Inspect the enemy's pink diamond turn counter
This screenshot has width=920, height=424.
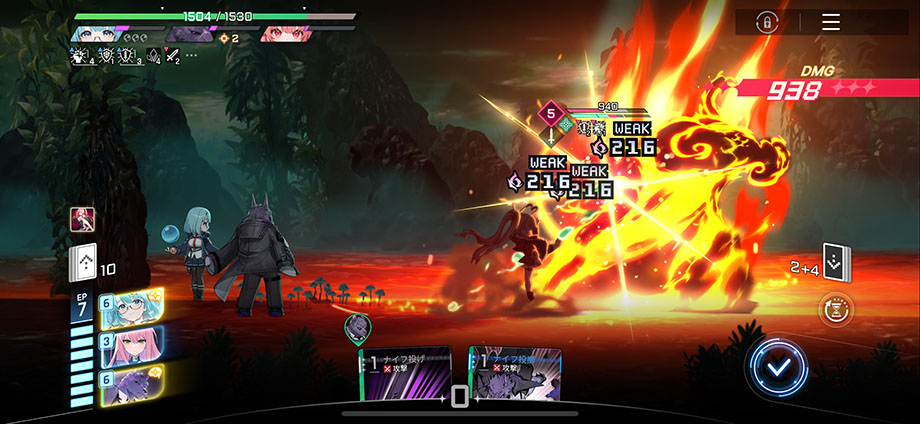pos(549,113)
